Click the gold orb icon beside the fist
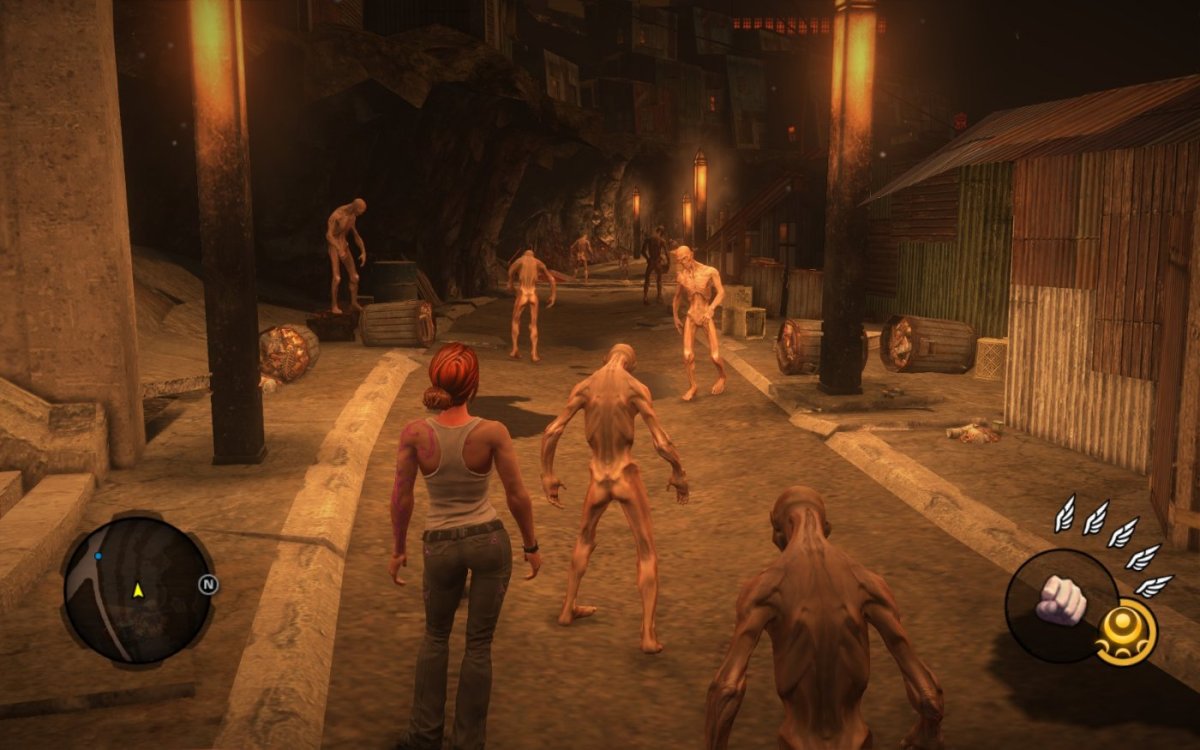Image resolution: width=1200 pixels, height=750 pixels. 1125,632
